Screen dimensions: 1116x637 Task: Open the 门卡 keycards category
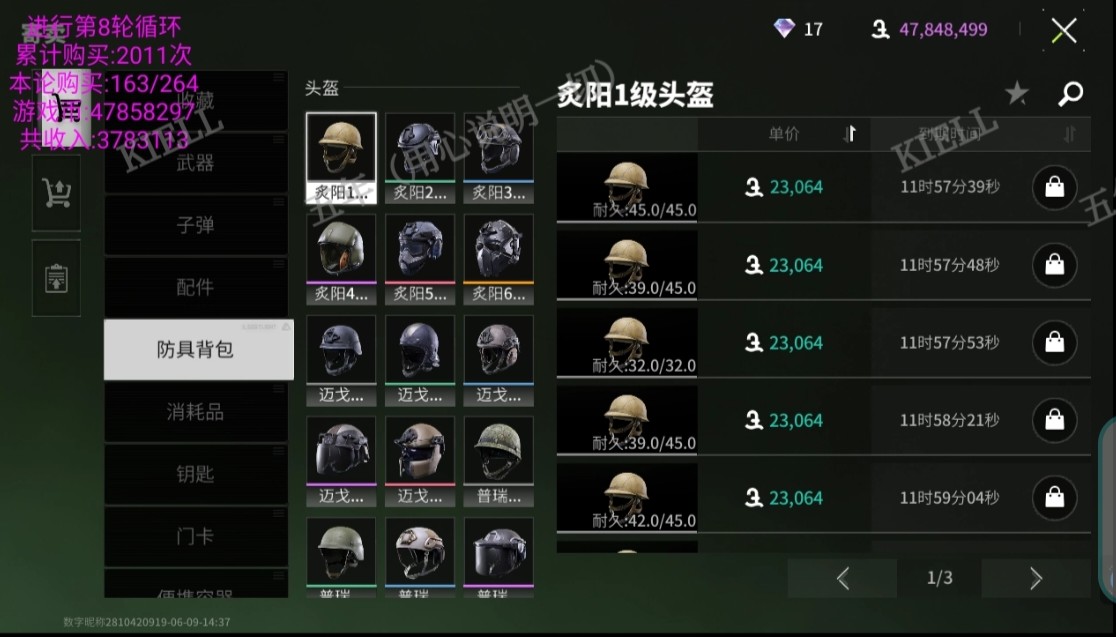coord(195,536)
